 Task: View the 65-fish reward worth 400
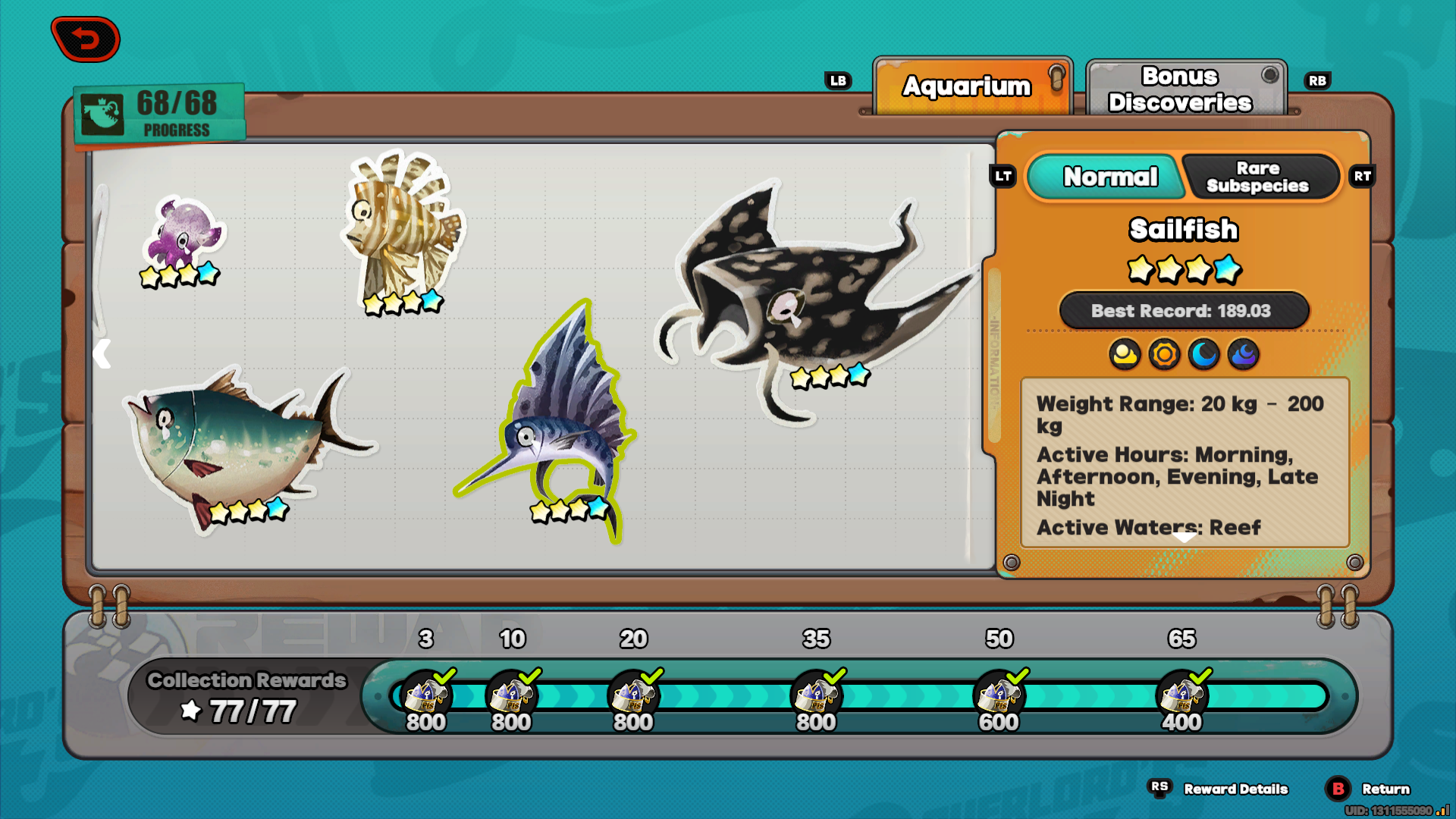point(1181,695)
